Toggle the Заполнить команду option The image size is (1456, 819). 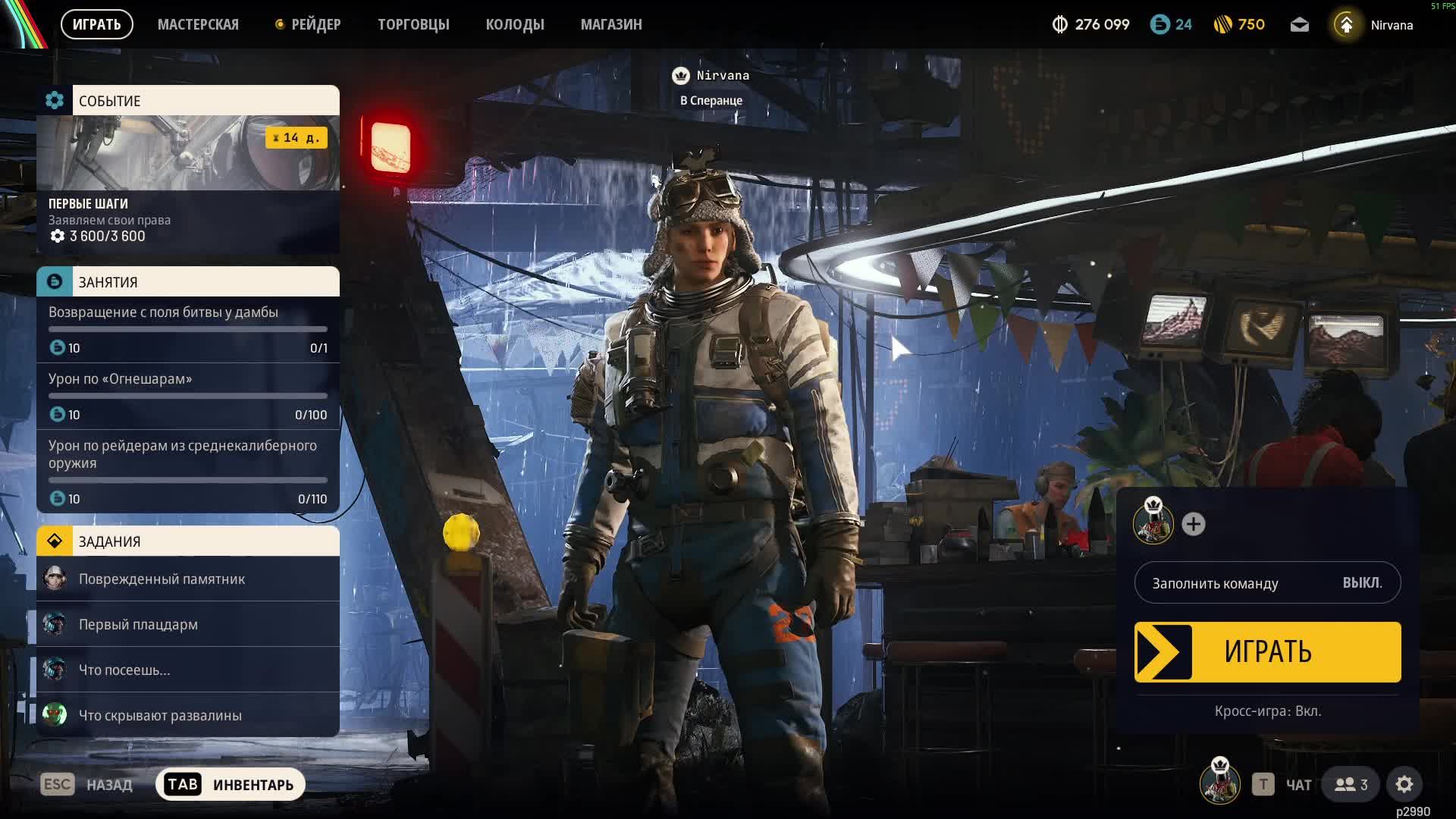pyautogui.click(x=1267, y=583)
